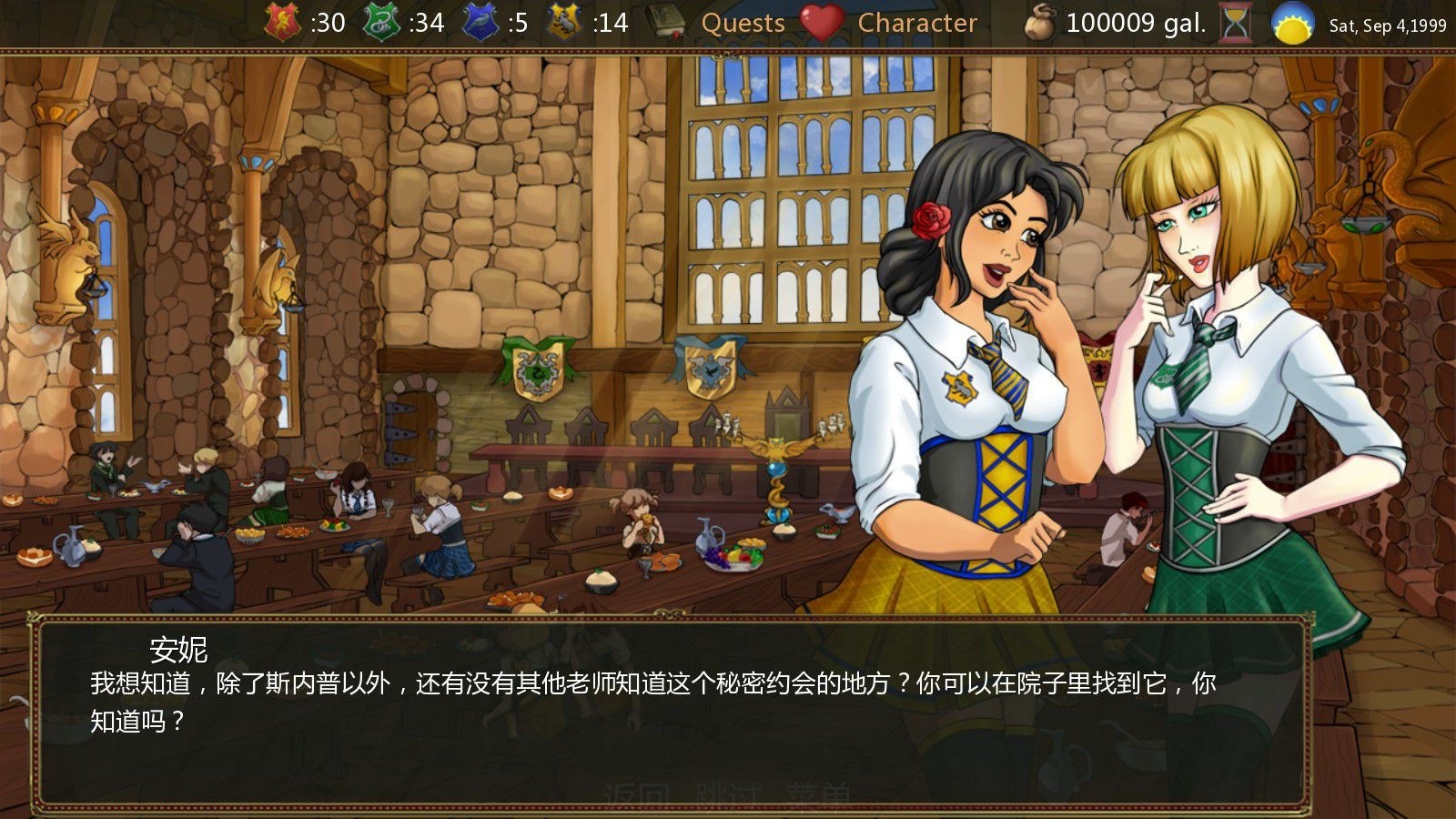Open the Quests screen
Image resolution: width=1456 pixels, height=819 pixels.
[x=744, y=24]
